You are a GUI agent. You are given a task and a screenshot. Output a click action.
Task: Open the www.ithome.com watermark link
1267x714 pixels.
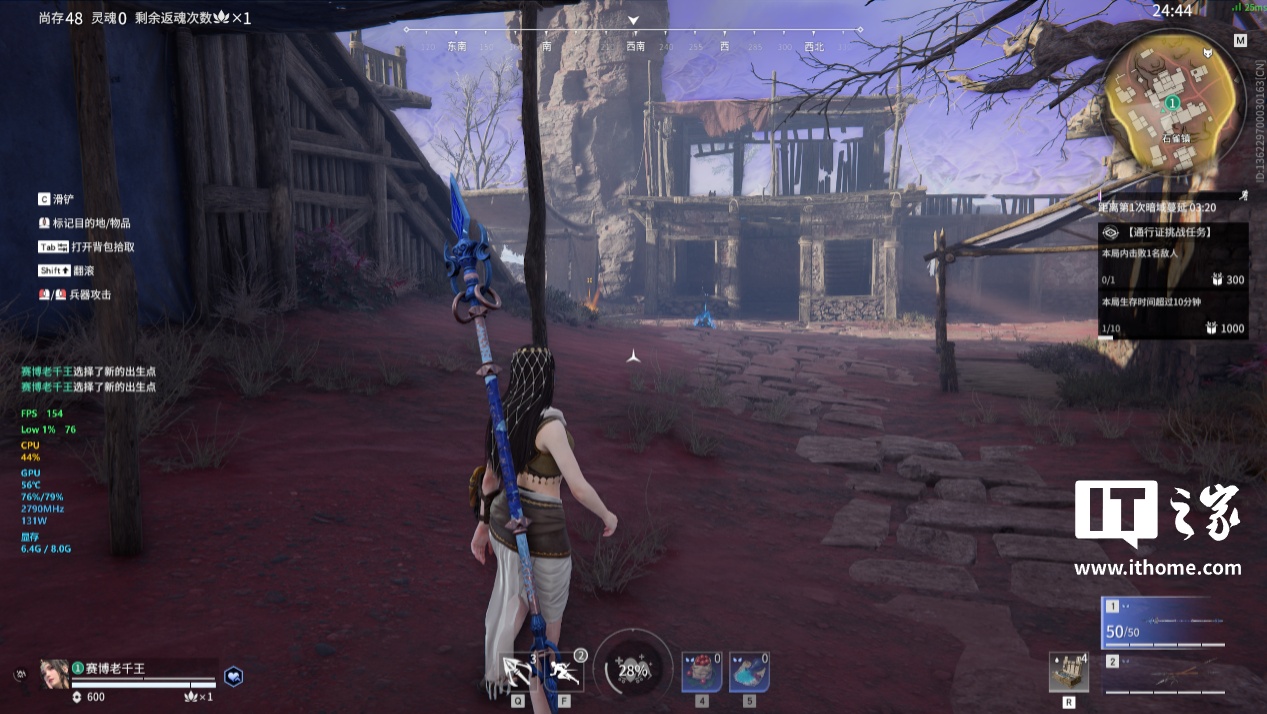point(1157,568)
